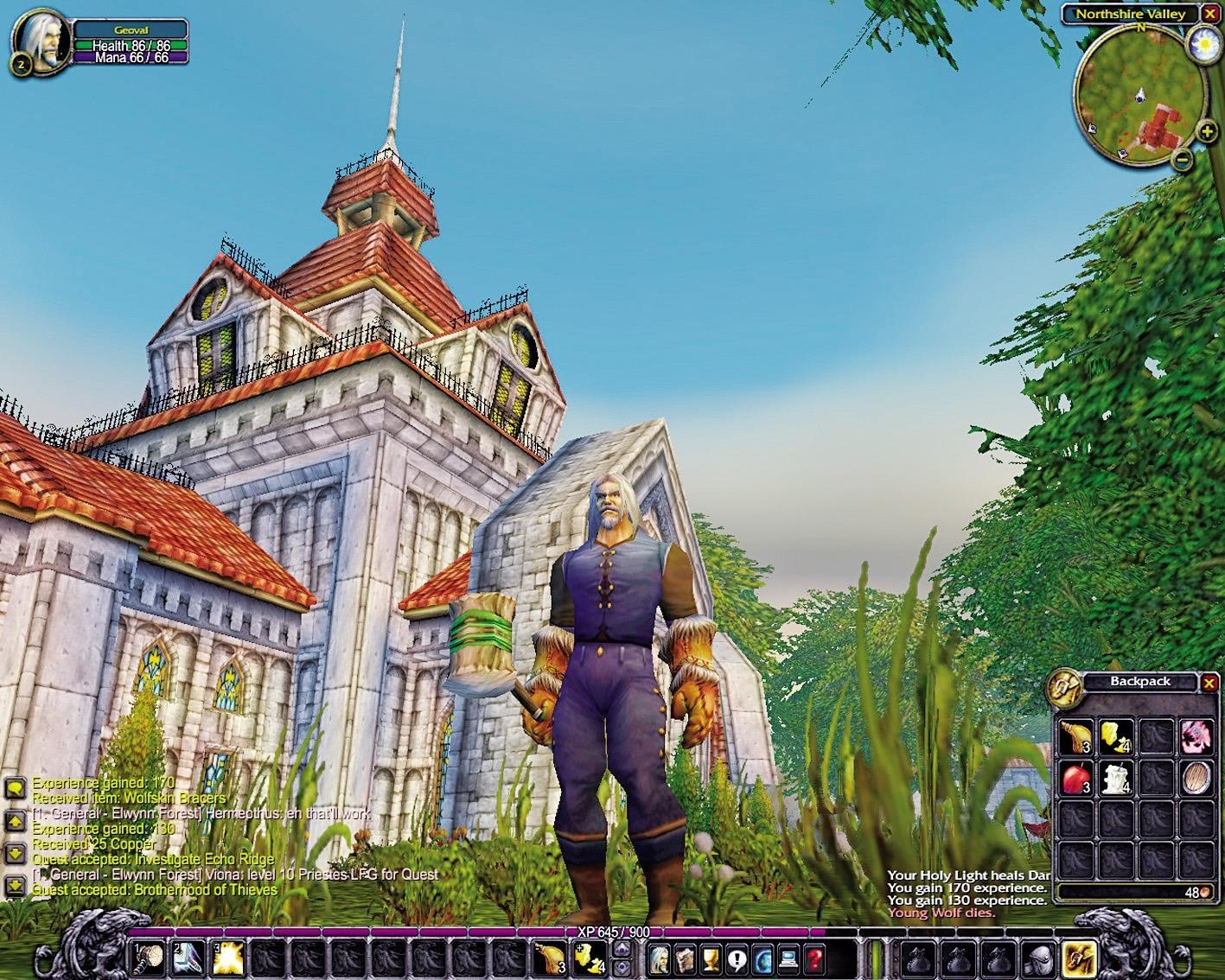Select the yellow hand spell showing count 4
Image resolution: width=1225 pixels, height=980 pixels.
pyautogui.click(x=590, y=960)
